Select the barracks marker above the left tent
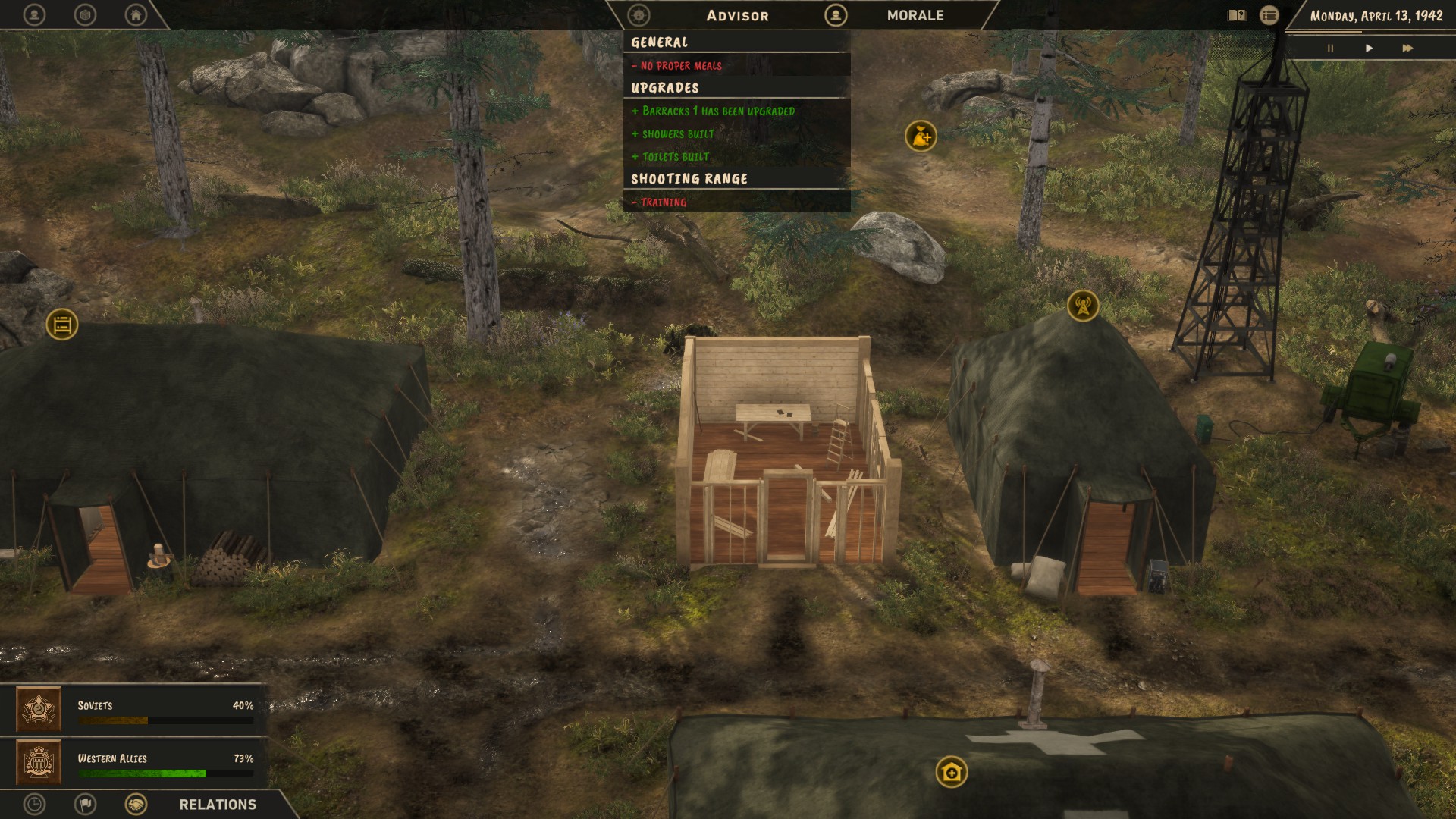 point(62,325)
